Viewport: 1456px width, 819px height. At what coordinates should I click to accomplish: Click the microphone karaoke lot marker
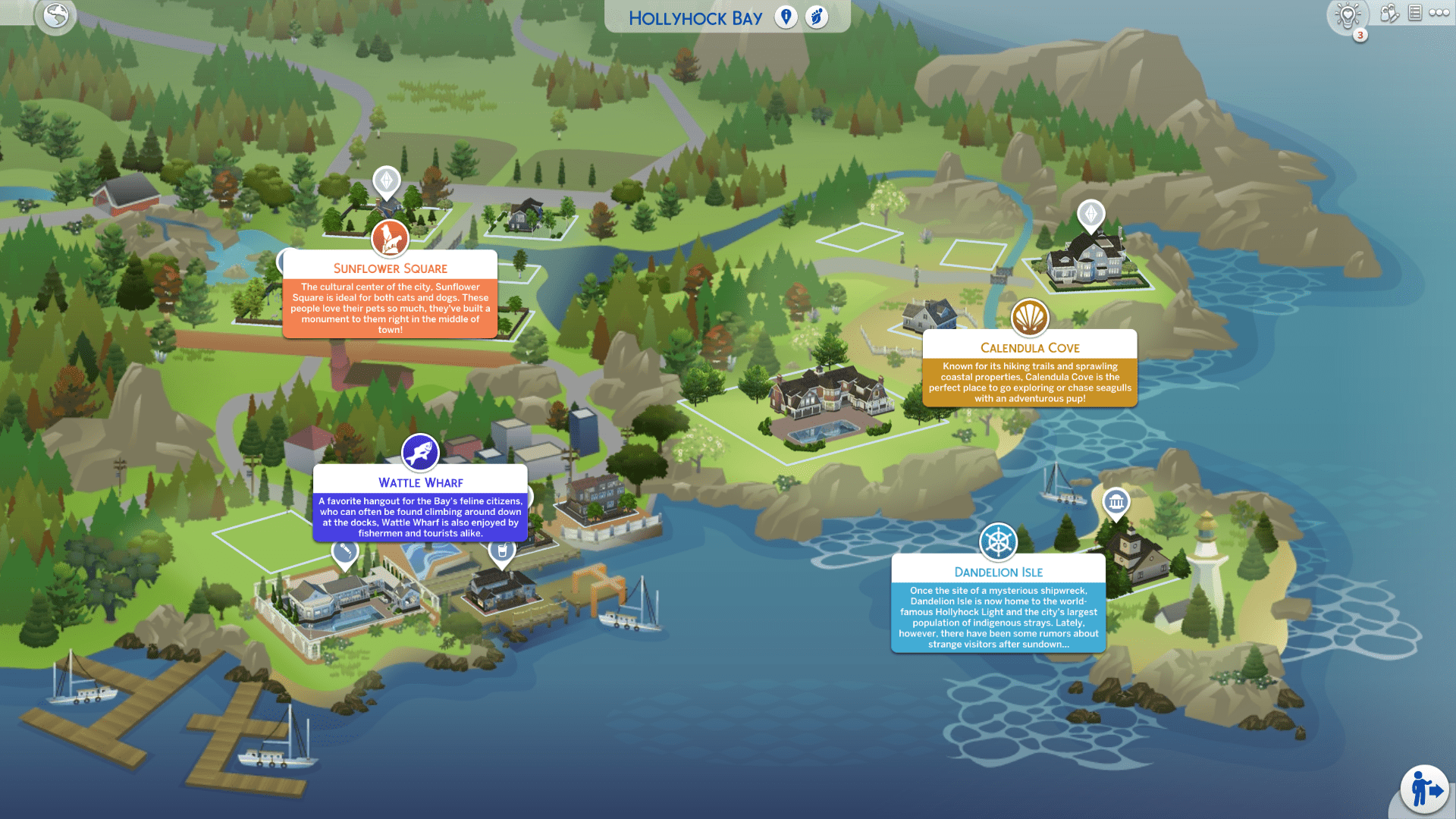click(x=345, y=551)
